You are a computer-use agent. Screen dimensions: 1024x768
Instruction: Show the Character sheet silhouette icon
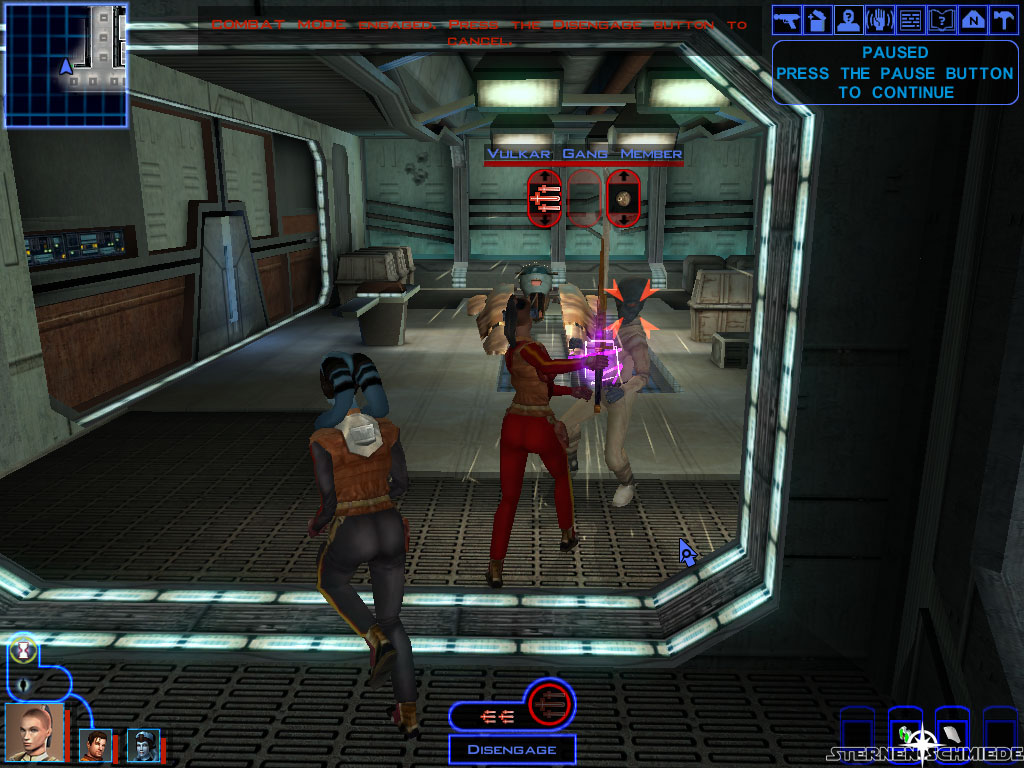point(848,18)
